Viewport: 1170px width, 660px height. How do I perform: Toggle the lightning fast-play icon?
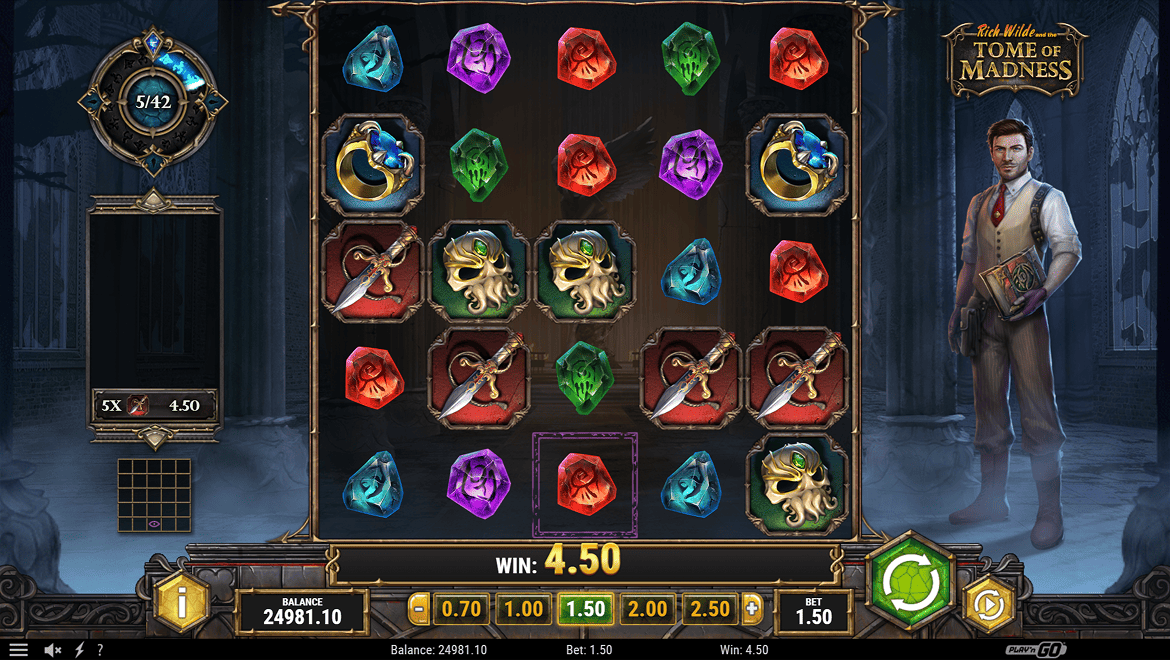(x=80, y=650)
